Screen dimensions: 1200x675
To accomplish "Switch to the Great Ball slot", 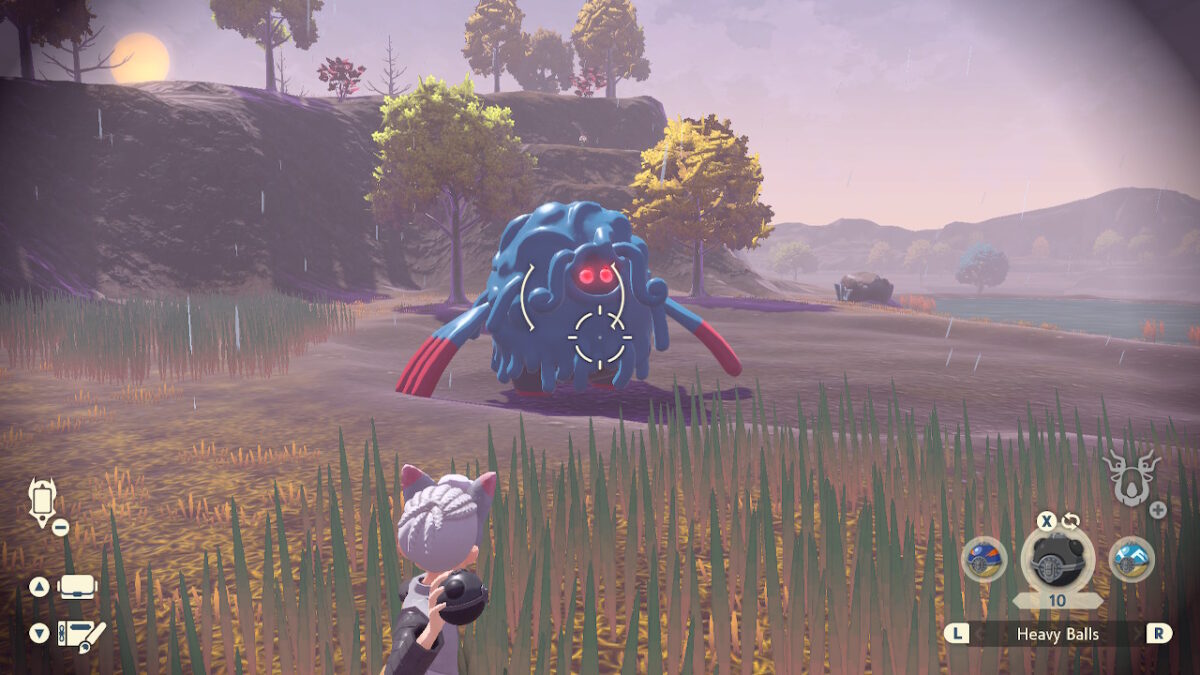I will (984, 560).
